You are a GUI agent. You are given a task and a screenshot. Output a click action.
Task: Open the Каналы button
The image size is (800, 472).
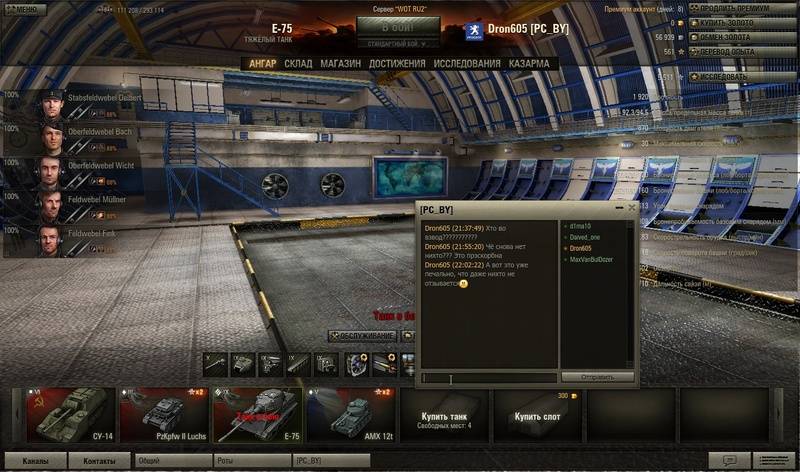click(x=34, y=460)
